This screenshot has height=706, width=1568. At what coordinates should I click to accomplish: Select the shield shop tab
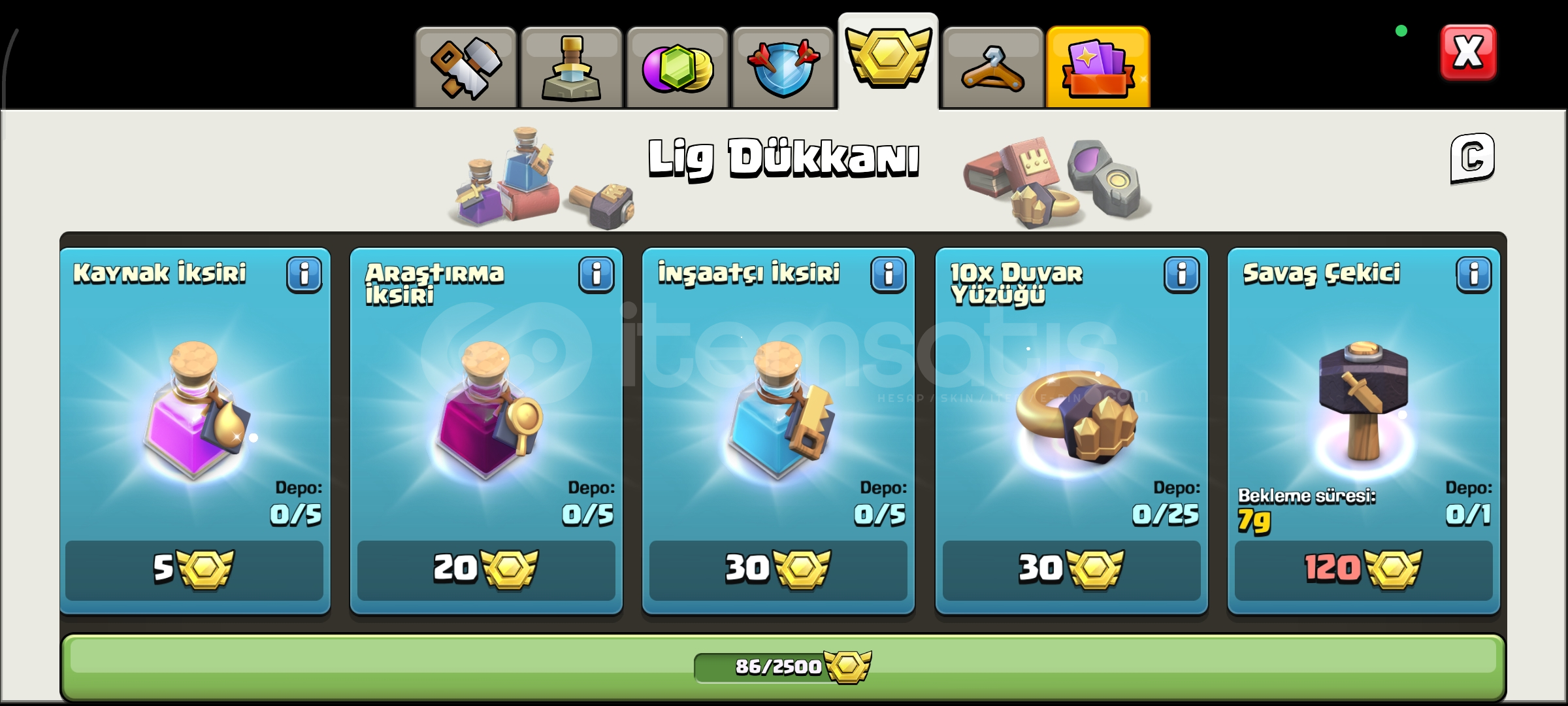[x=781, y=65]
